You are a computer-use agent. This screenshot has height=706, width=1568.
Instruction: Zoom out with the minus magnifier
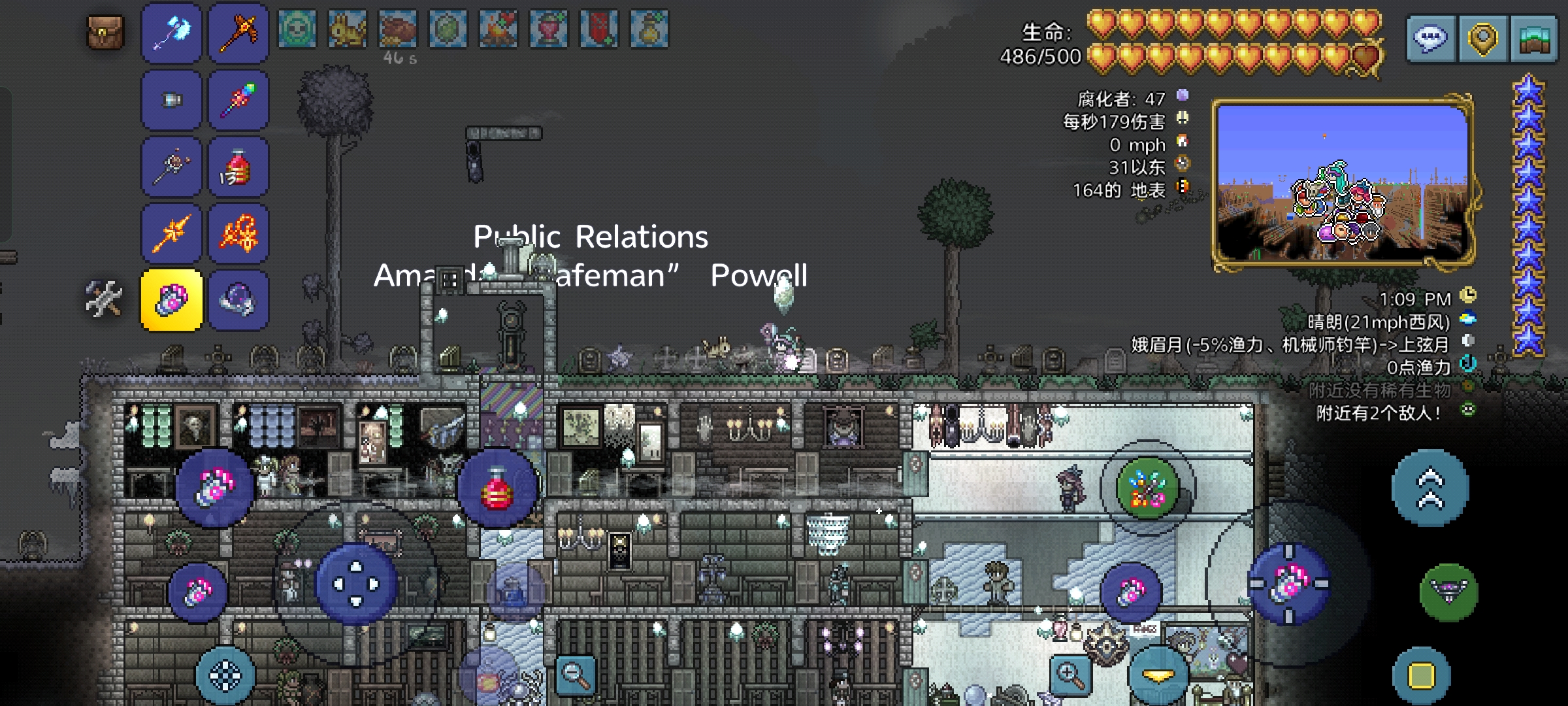[x=576, y=673]
